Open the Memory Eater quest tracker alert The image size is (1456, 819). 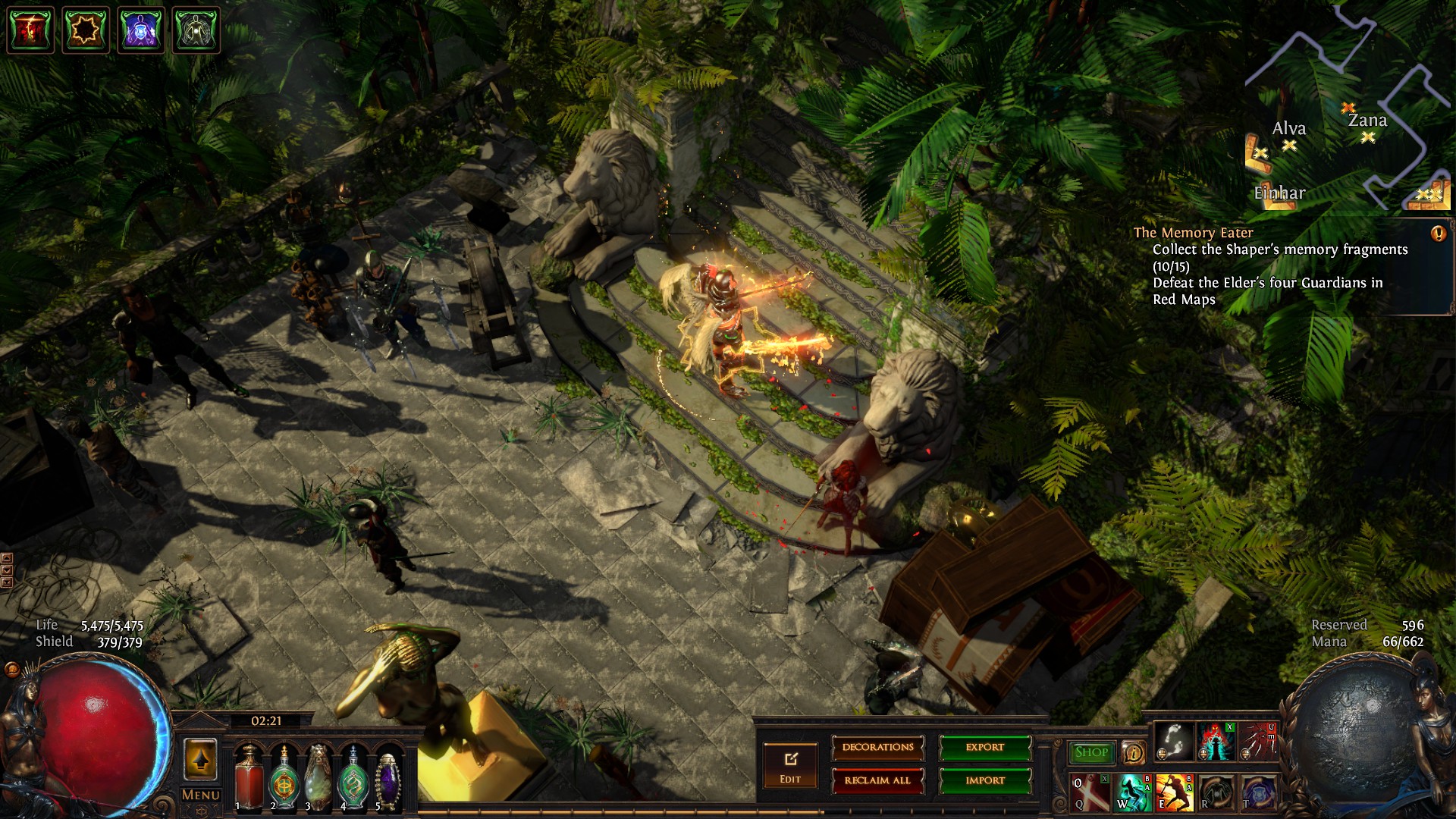click(1438, 234)
